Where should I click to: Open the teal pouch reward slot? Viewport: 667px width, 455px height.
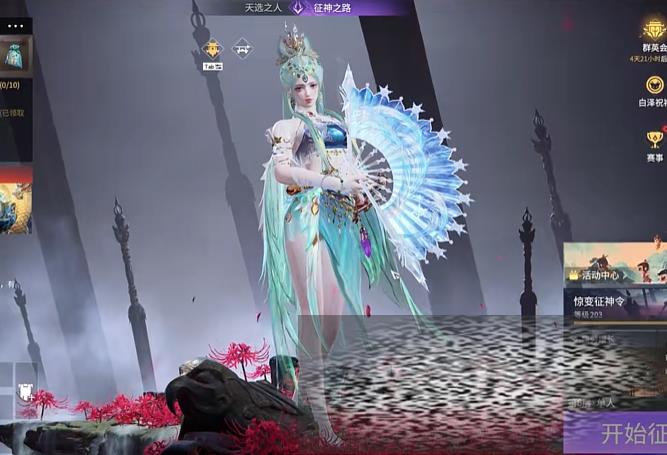[15, 56]
